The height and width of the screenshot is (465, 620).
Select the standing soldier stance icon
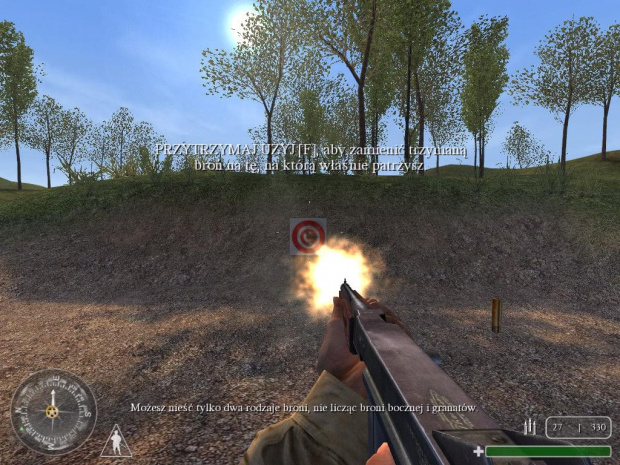[115, 440]
